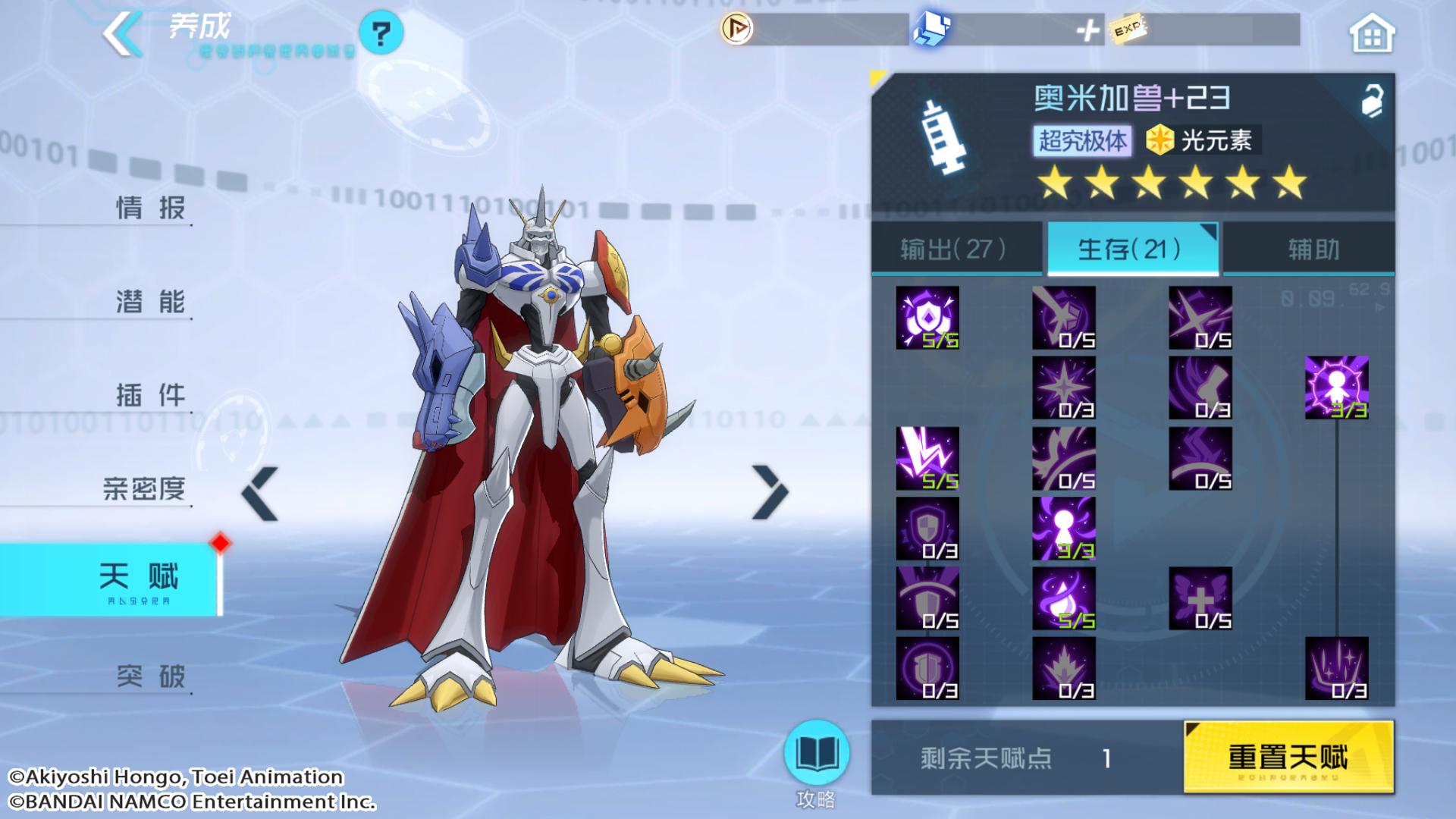Reset talents with the 重置天赋 button

(x=1288, y=757)
